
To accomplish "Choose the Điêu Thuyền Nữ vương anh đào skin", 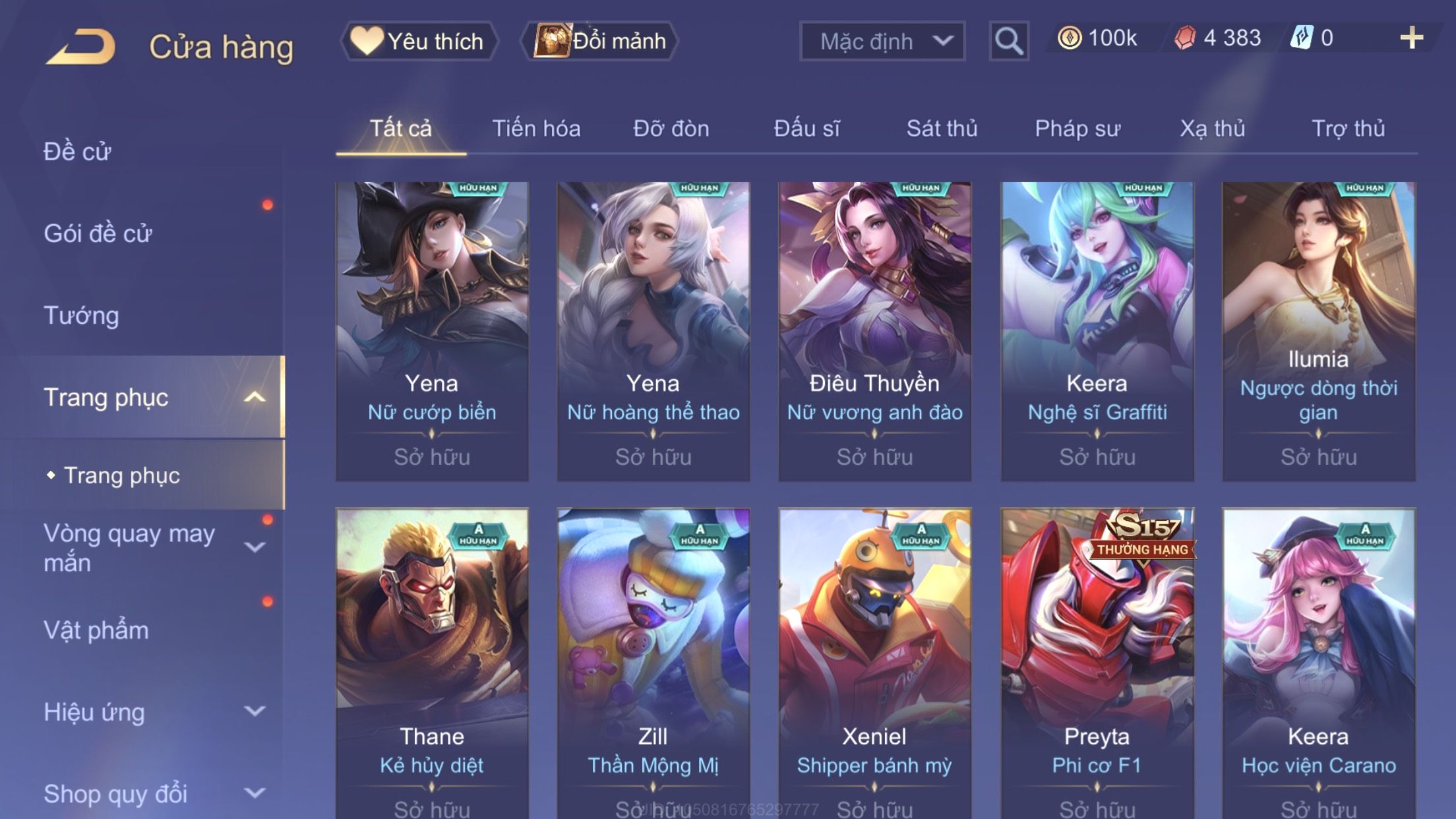I will (x=874, y=330).
